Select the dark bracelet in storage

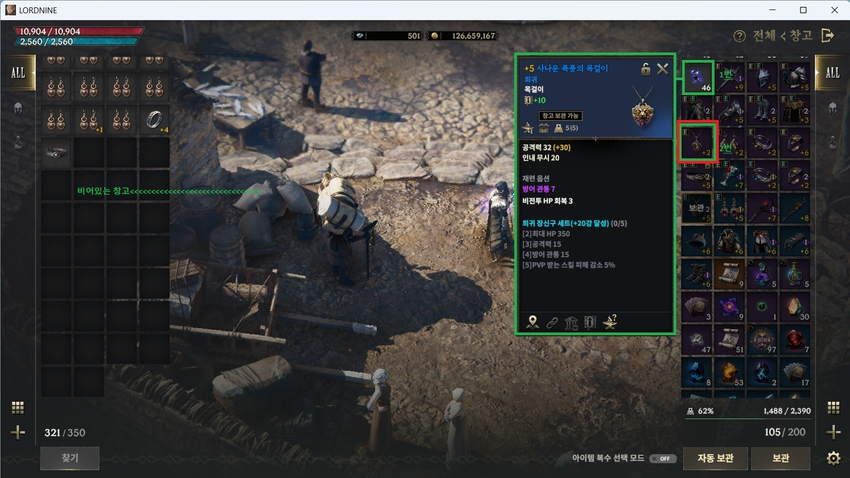click(x=57, y=151)
